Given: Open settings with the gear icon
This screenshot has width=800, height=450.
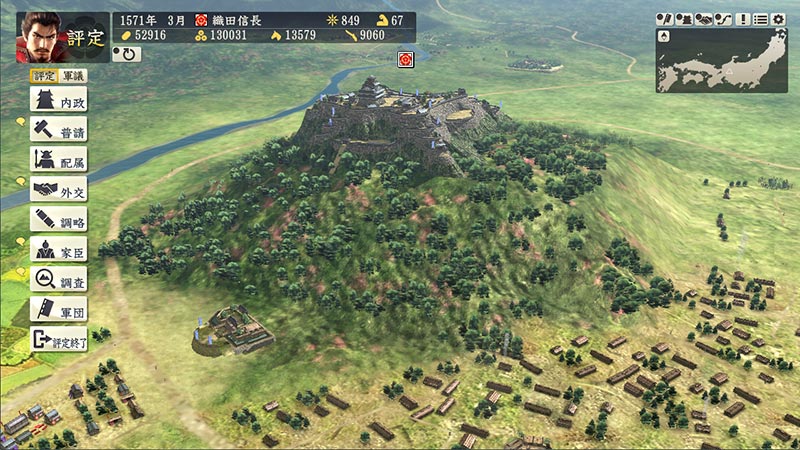Looking at the screenshot, I should tap(777, 19).
